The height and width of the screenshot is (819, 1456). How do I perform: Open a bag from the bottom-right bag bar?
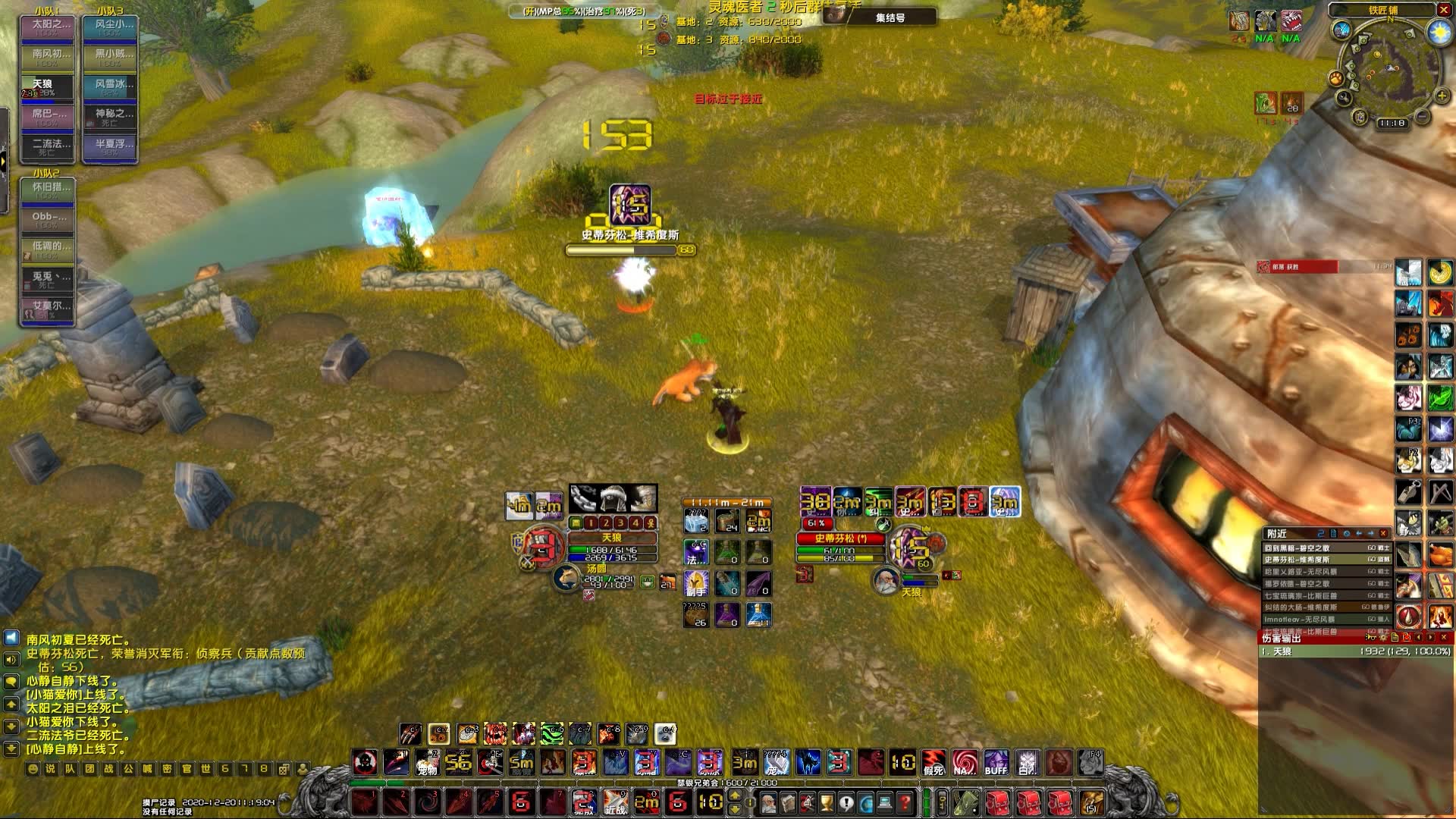tap(996, 804)
